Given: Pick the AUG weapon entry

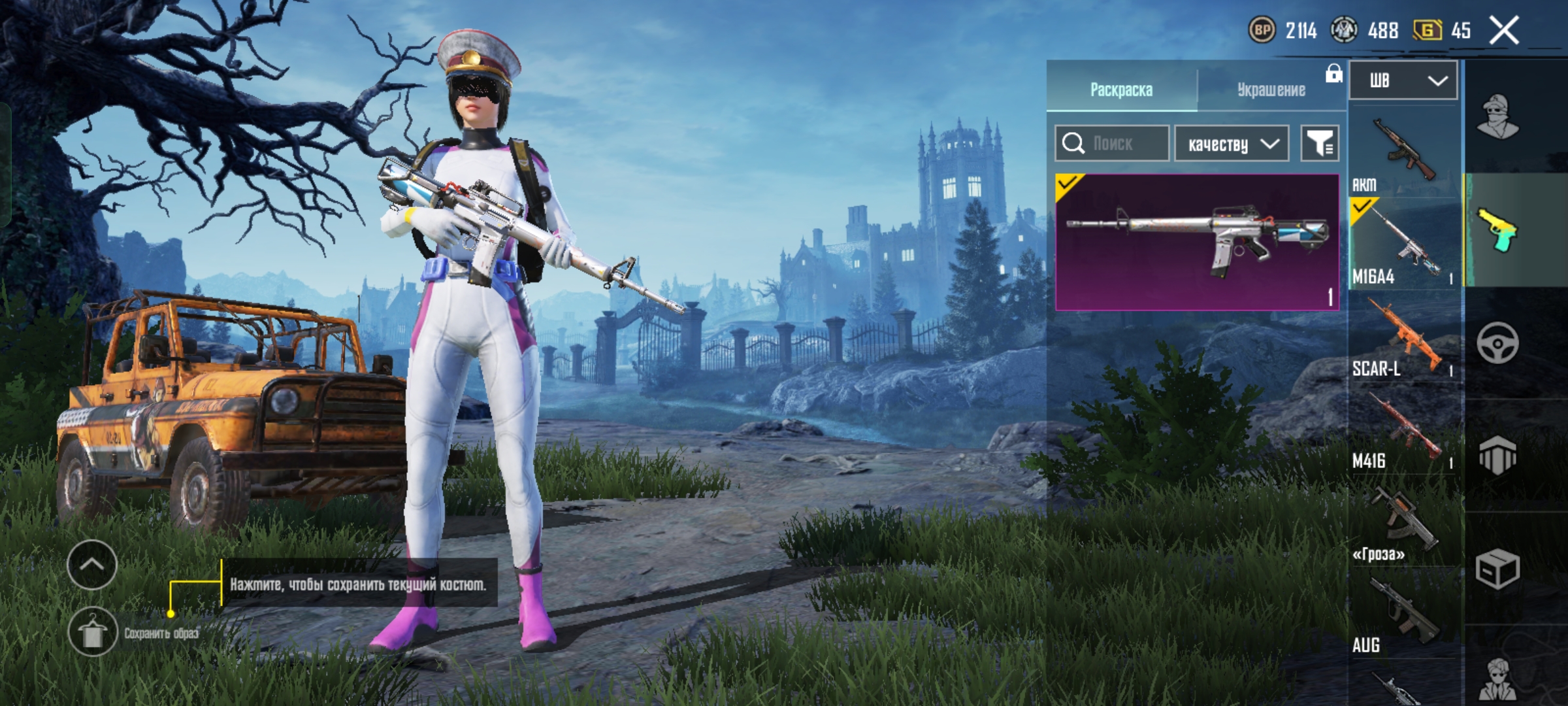Looking at the screenshot, I should point(1403,614).
